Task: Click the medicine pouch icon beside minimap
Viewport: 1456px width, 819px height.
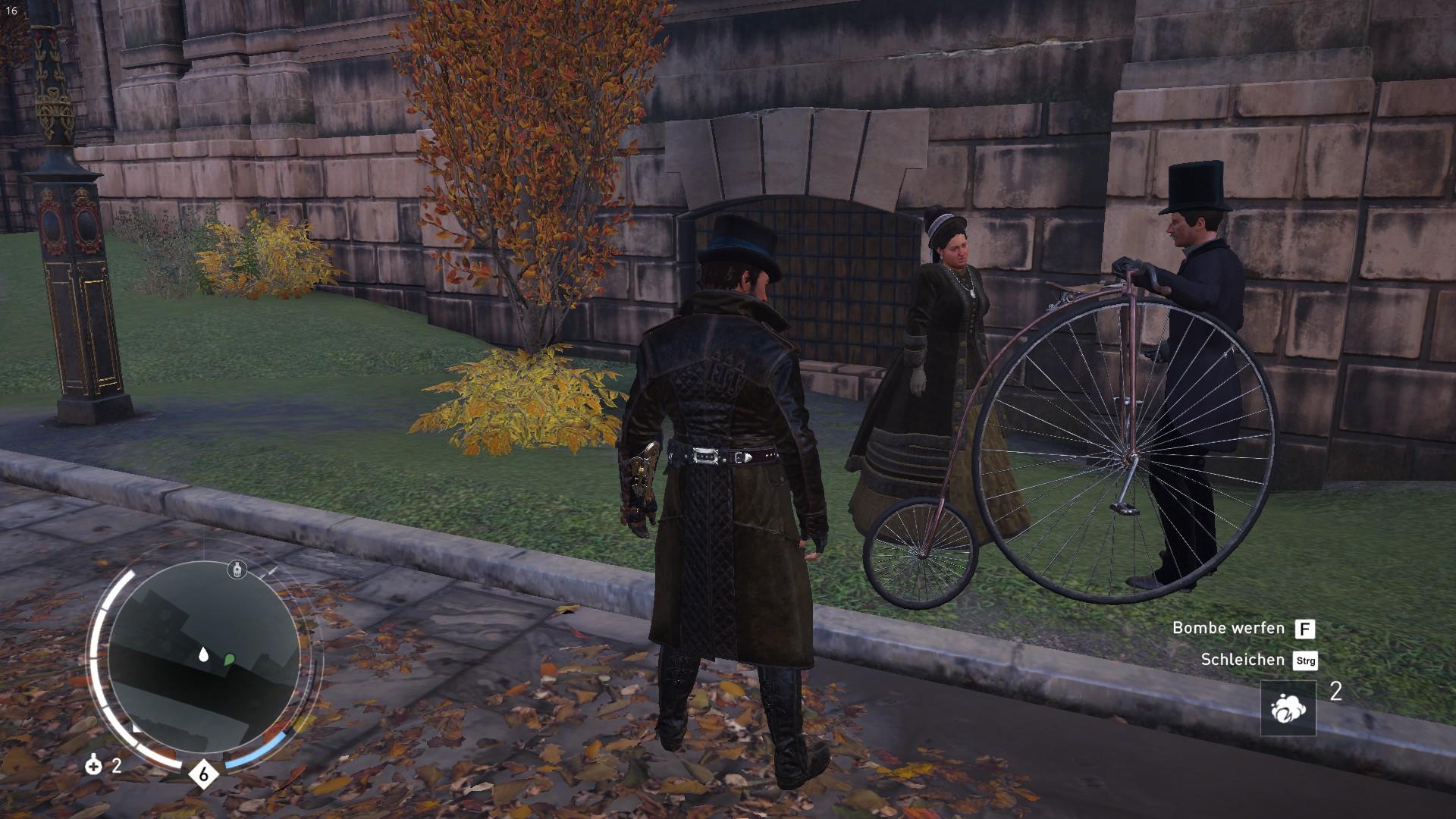Action: point(93,766)
